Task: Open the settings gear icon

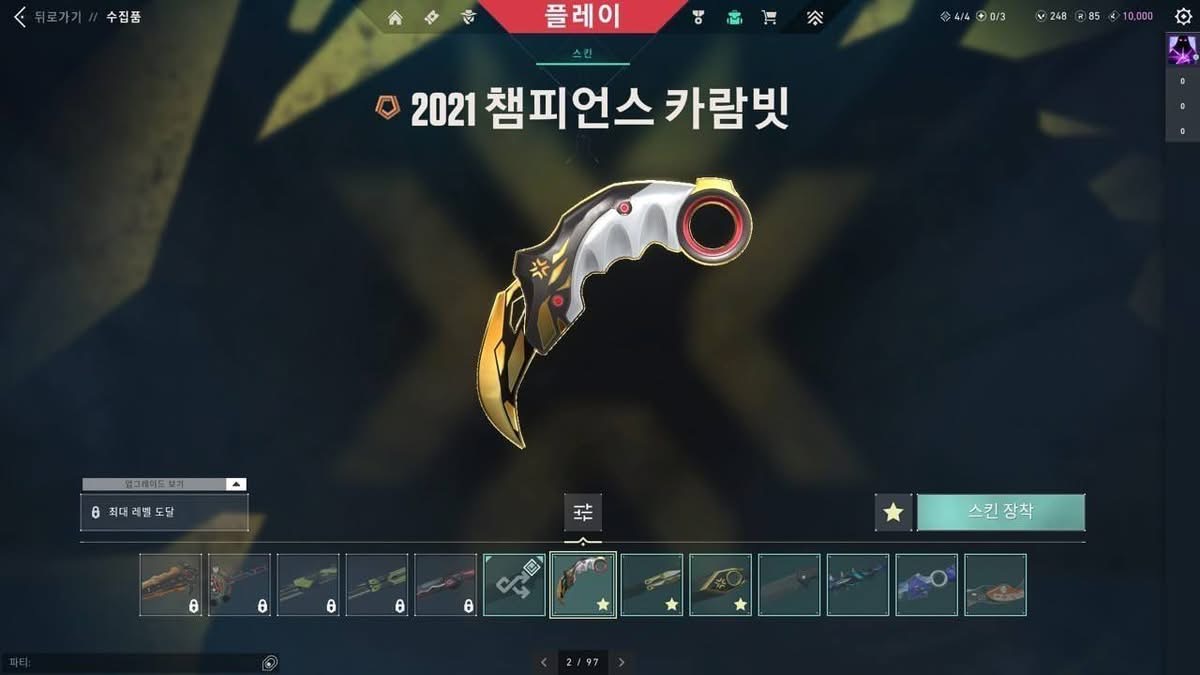Action: [1183, 17]
